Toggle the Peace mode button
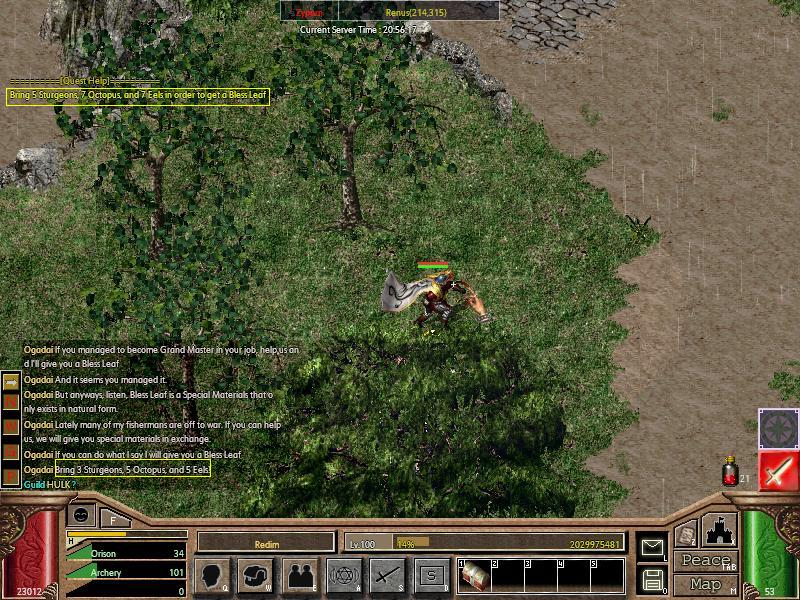This screenshot has width=800, height=600. tap(705, 561)
